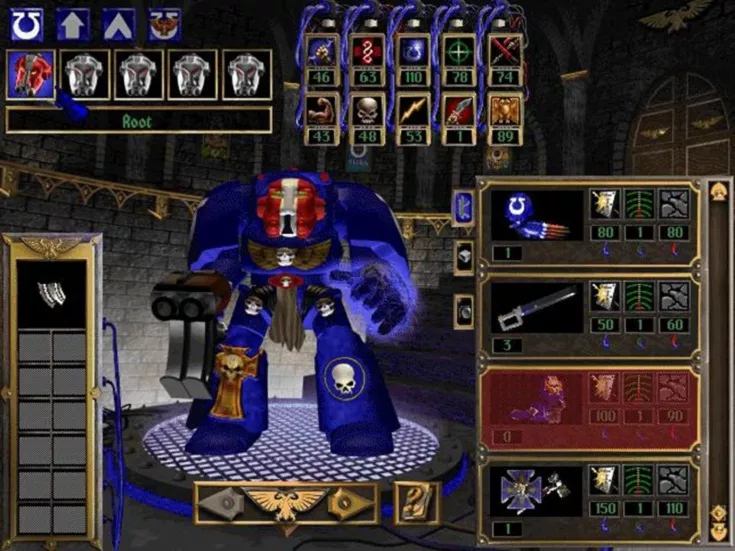
Task: Switch to the grey cube category tab
Action: tap(465, 257)
